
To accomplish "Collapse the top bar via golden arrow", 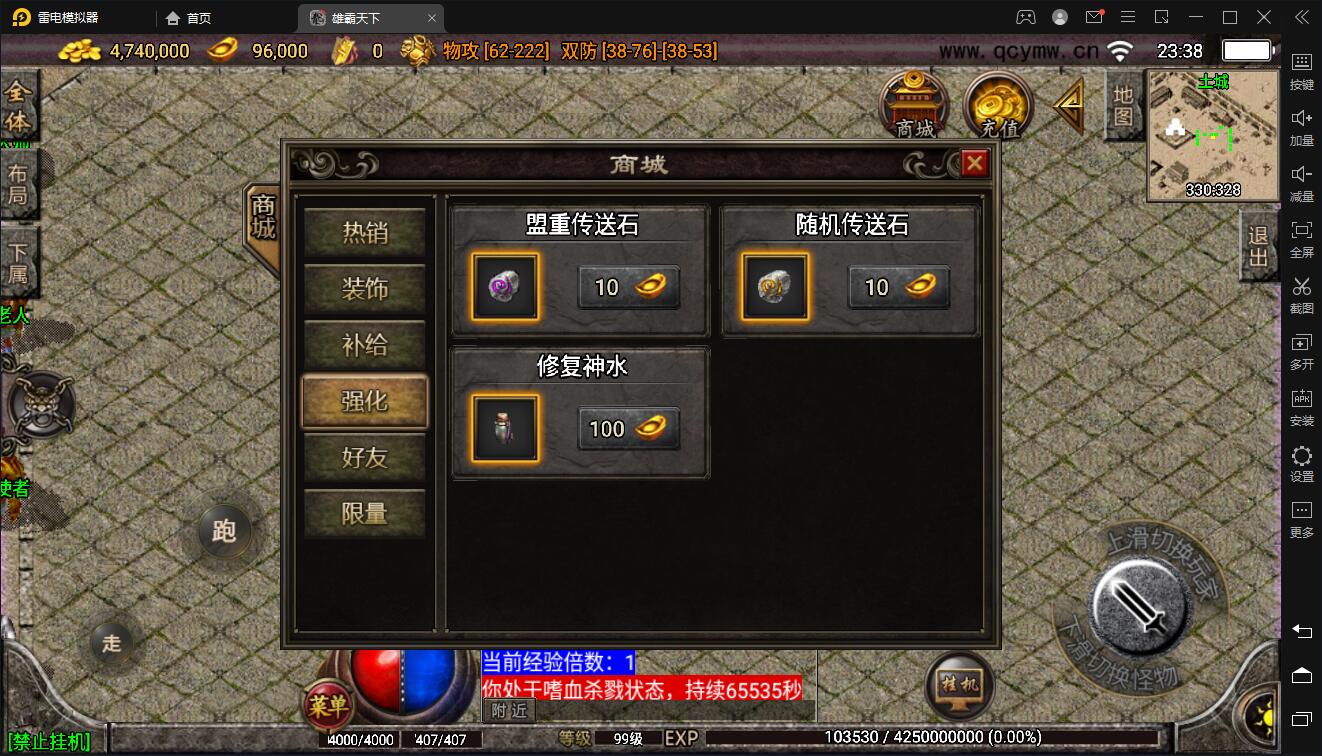I will tap(1068, 105).
